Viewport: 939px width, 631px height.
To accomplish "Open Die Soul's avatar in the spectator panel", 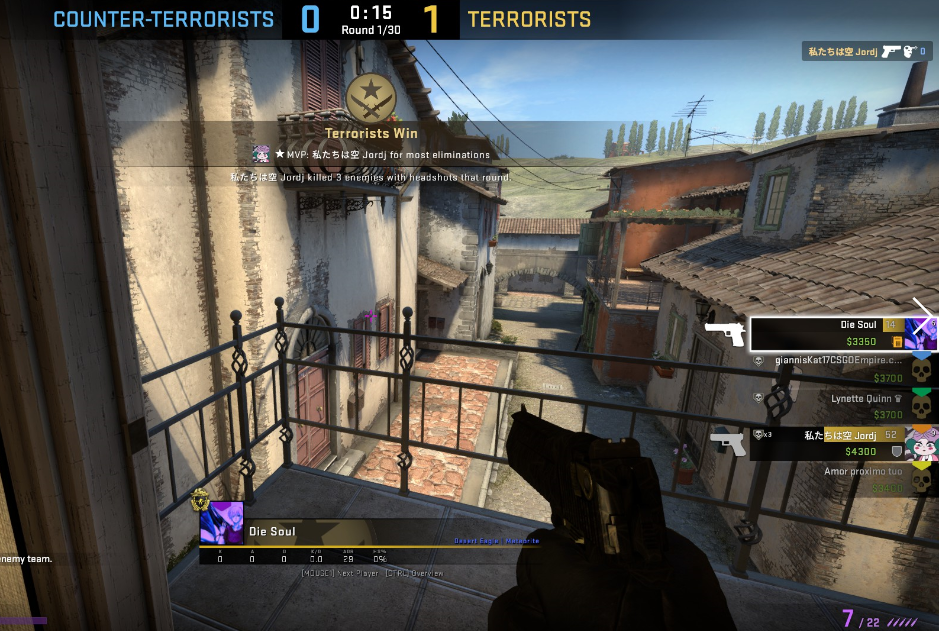I will [x=221, y=522].
